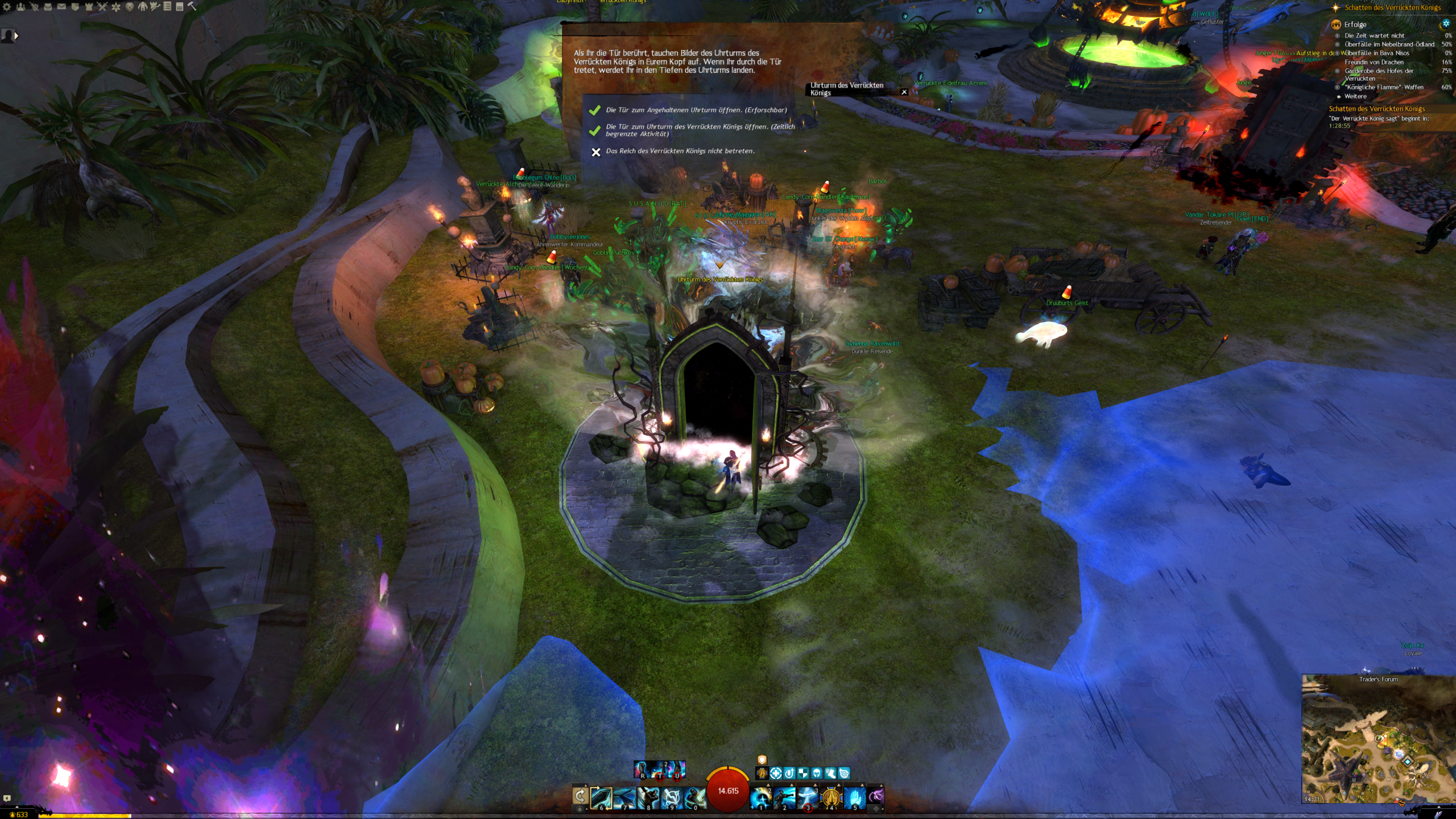Screen dimensions: 1456x819
Task: Expand the party portrait arrow
Action: [x=16, y=36]
